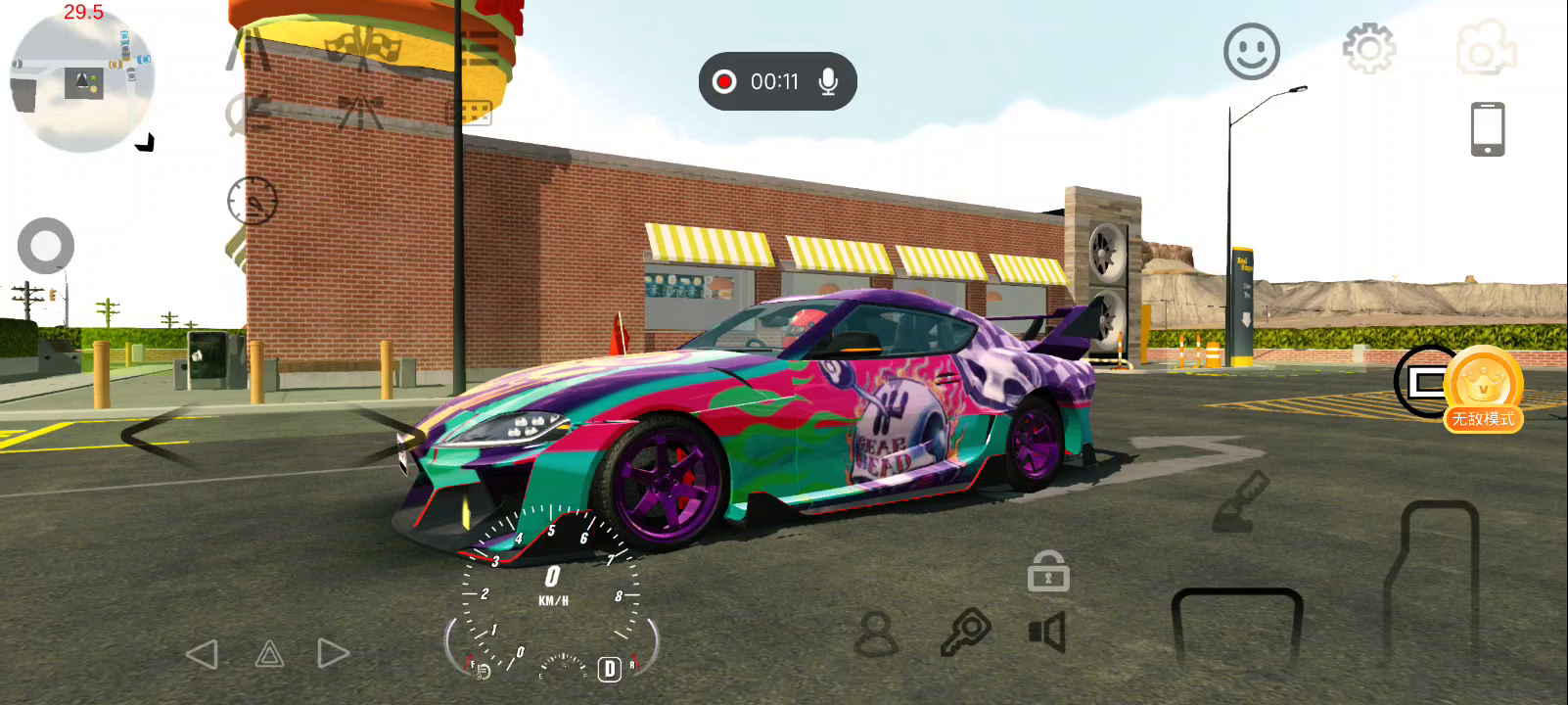Open the smiley face emote menu
The image size is (1568, 705).
(1251, 51)
